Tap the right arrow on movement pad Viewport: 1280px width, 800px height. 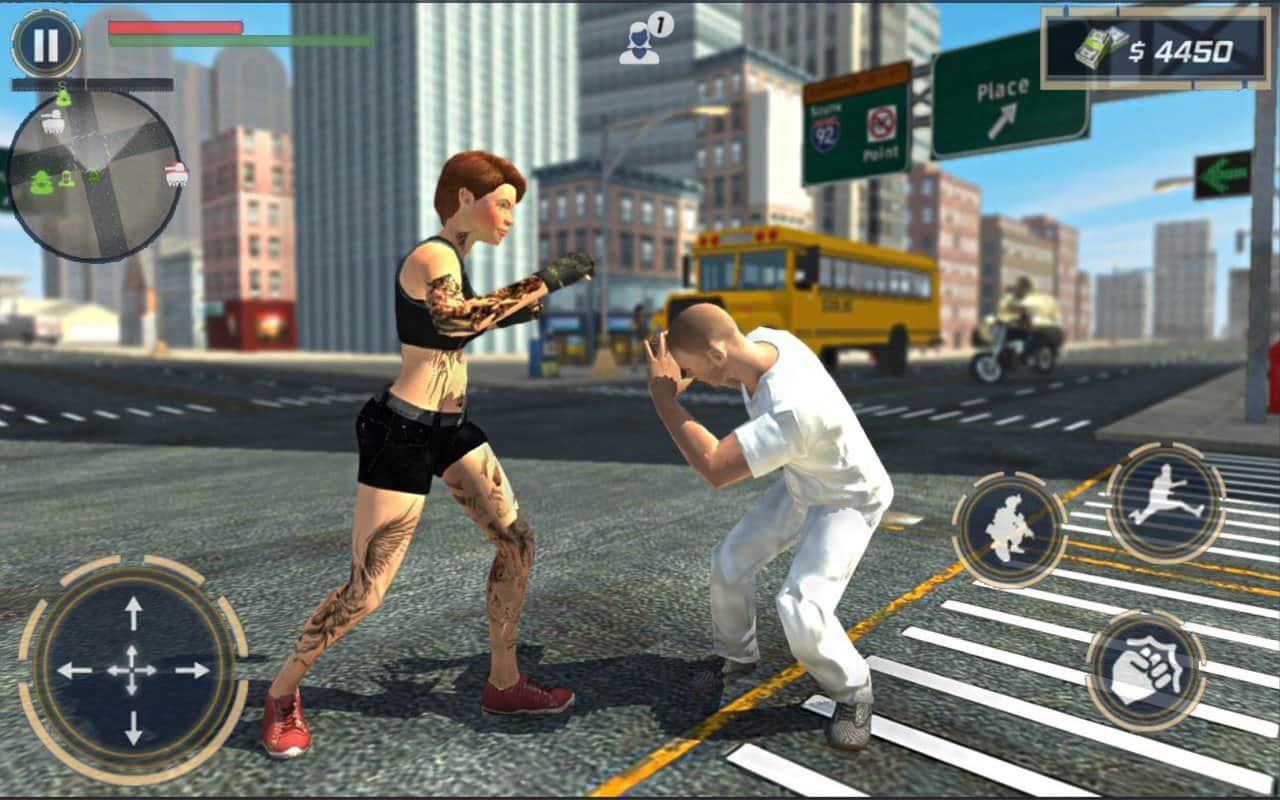192,670
